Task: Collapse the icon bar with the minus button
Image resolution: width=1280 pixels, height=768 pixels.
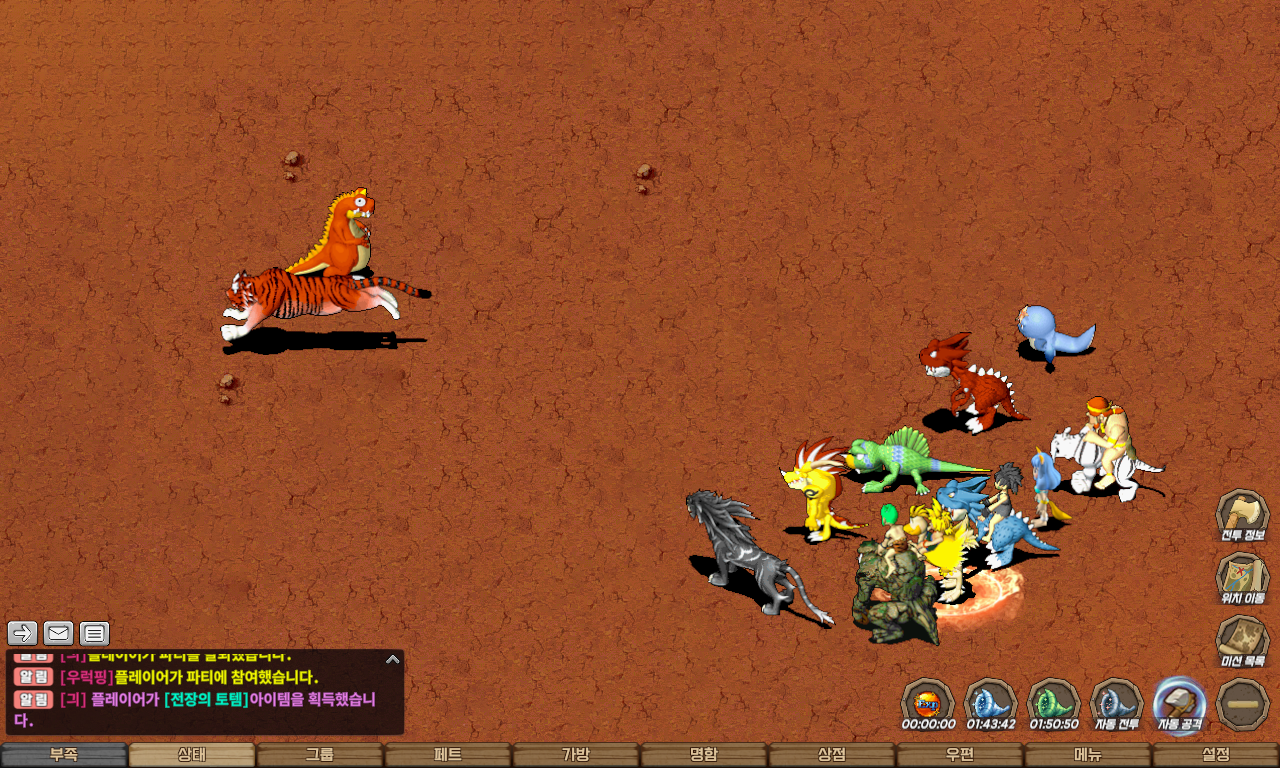Action: click(x=1243, y=704)
